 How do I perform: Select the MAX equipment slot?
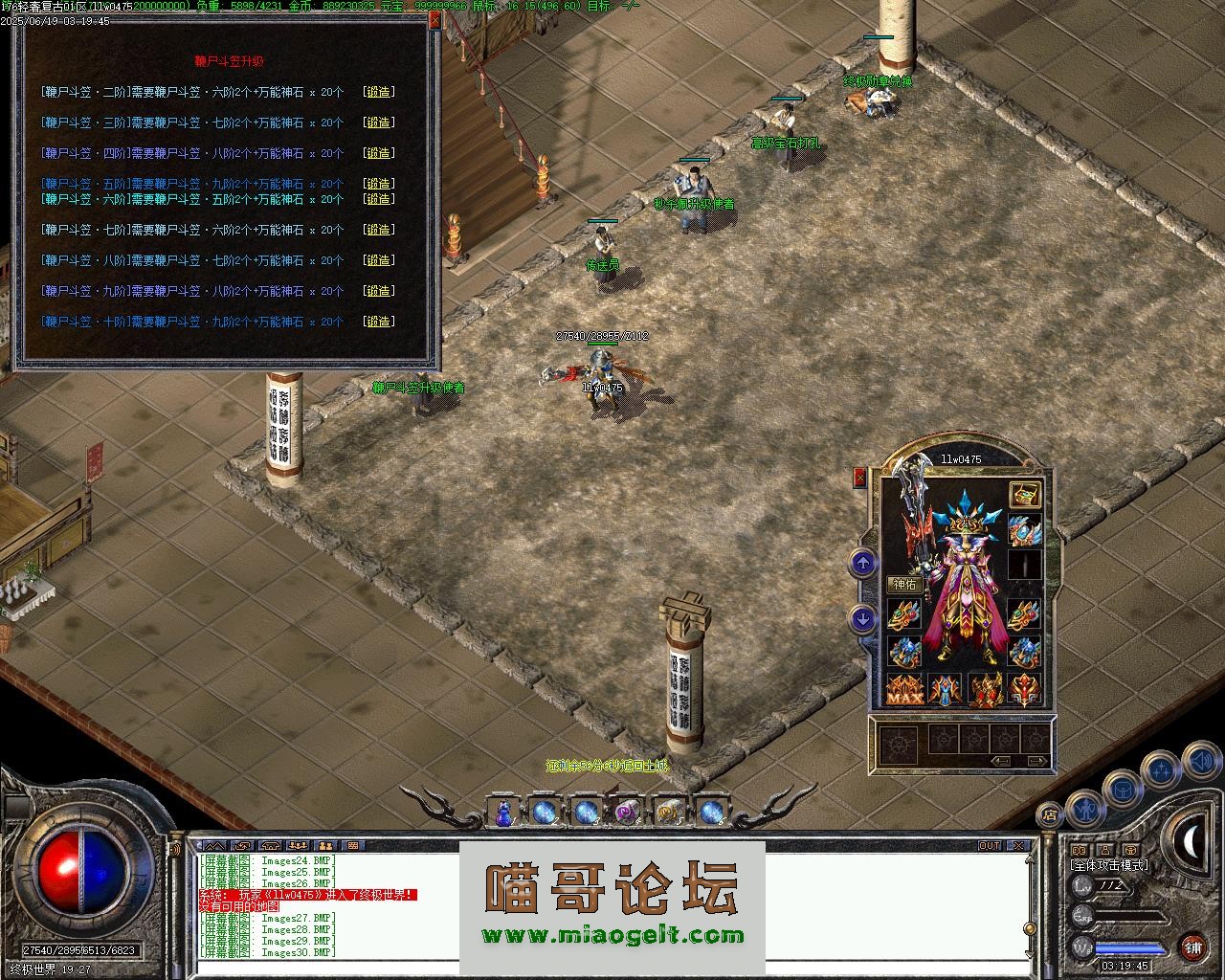pos(904,690)
